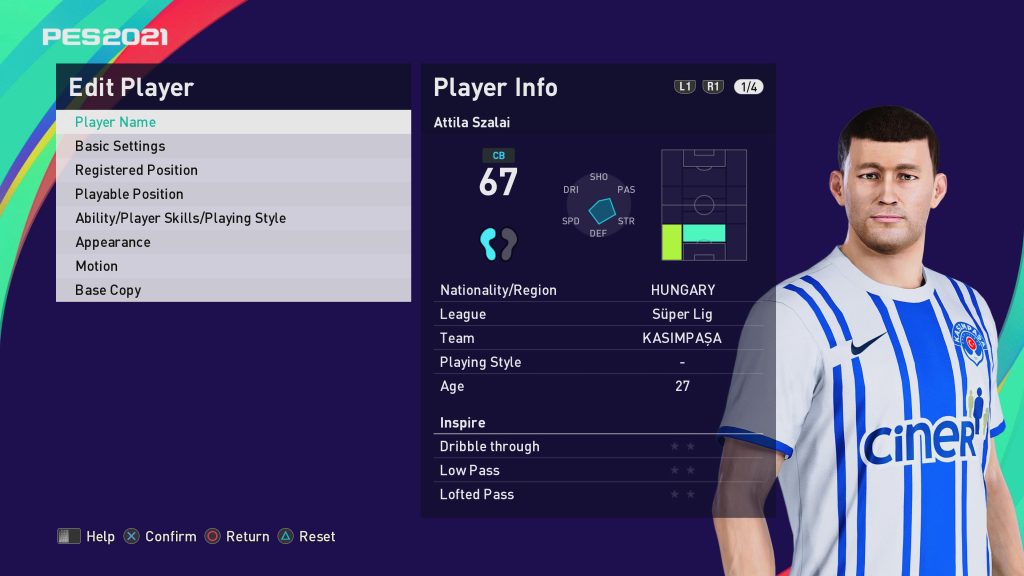Viewport: 1024px width, 576px height.
Task: Select the Dribble through inspire row
Action: (597, 446)
